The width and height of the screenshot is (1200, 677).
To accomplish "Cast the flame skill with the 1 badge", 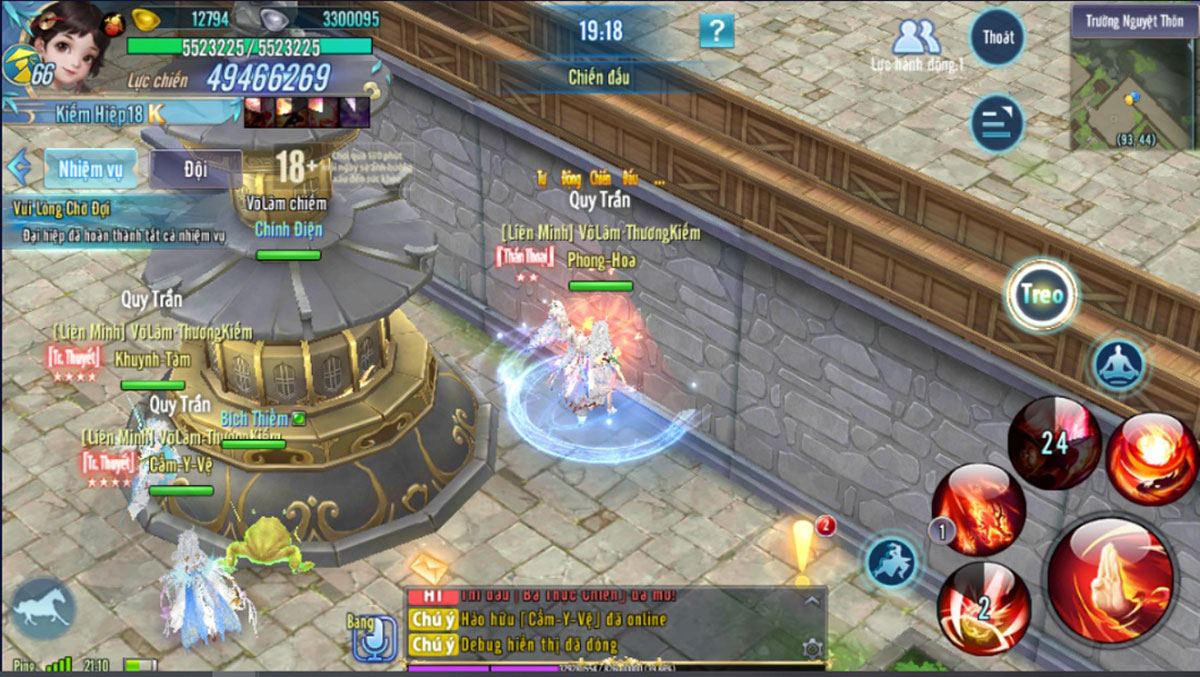I will coord(979,509).
